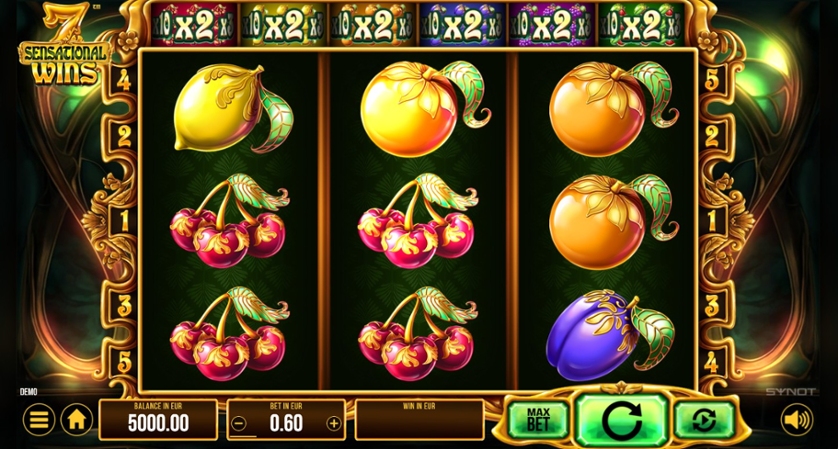838x449 pixels.
Task: Open the hamburger menu
Action: click(x=38, y=420)
